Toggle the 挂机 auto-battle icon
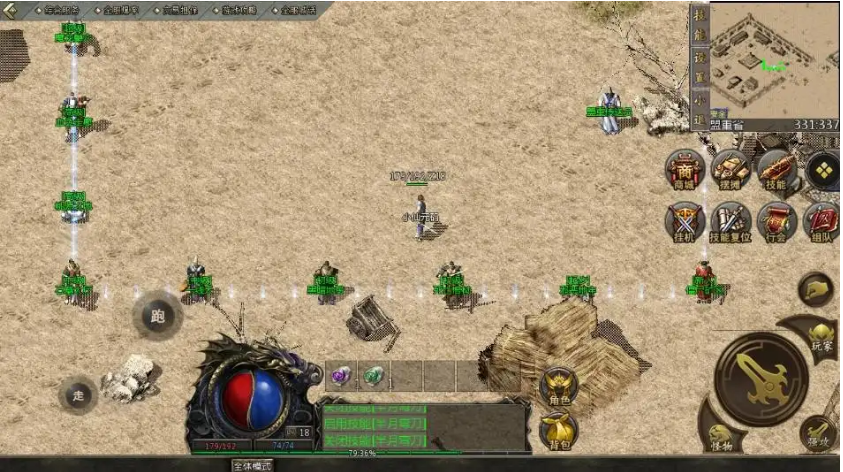Viewport: 843px width, 472px height. (685, 221)
